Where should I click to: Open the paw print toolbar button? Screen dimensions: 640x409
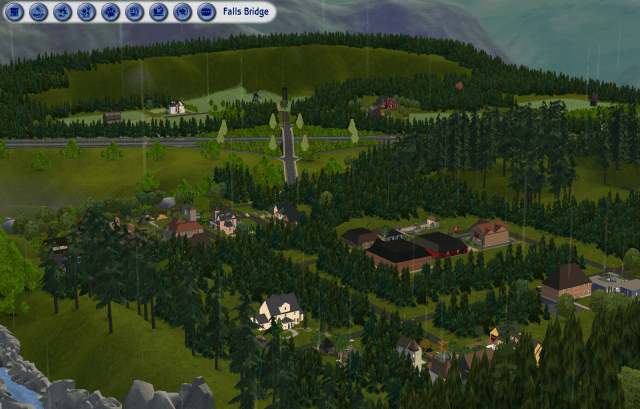point(110,12)
